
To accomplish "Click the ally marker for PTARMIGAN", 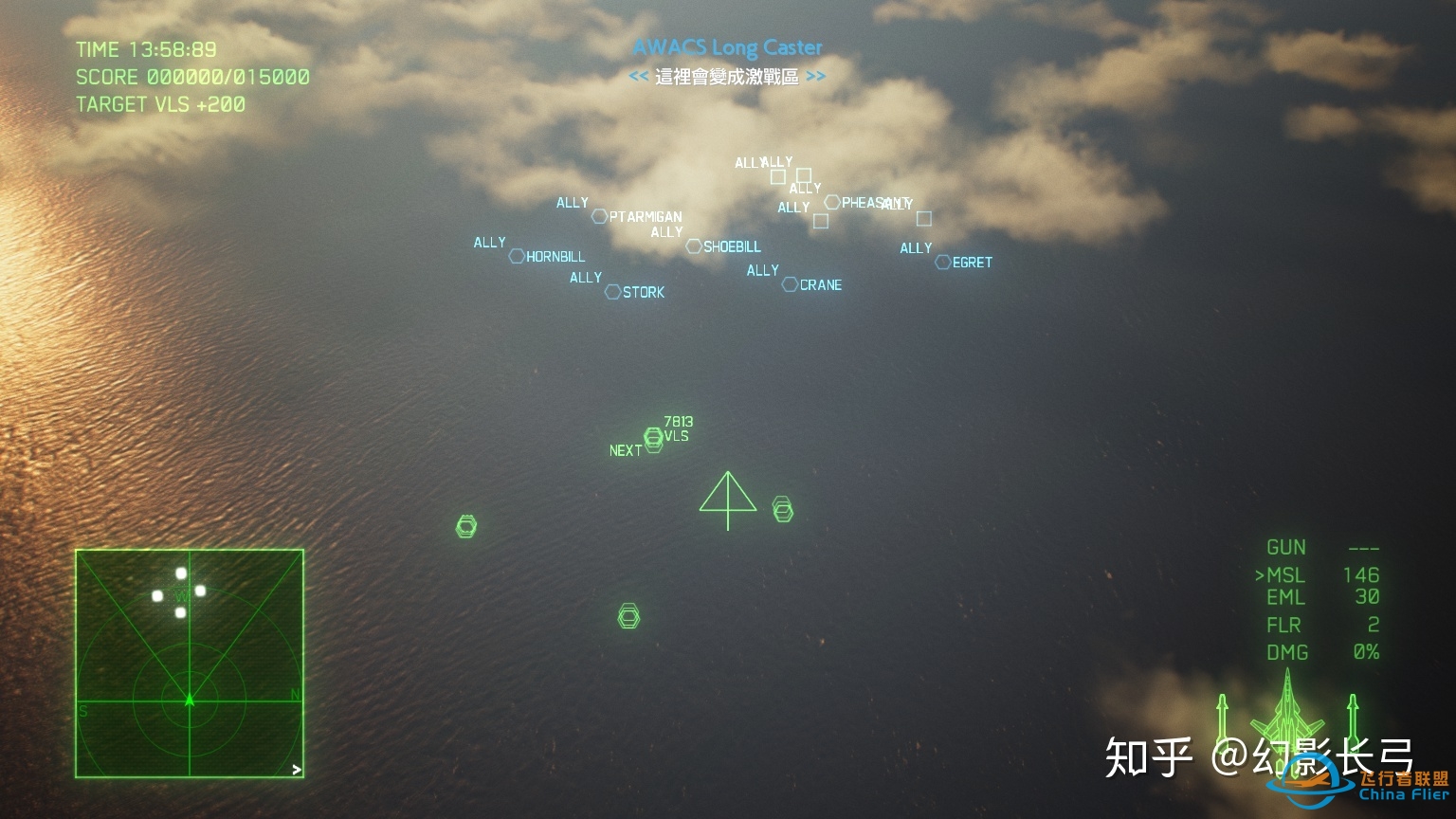I will click(x=600, y=217).
